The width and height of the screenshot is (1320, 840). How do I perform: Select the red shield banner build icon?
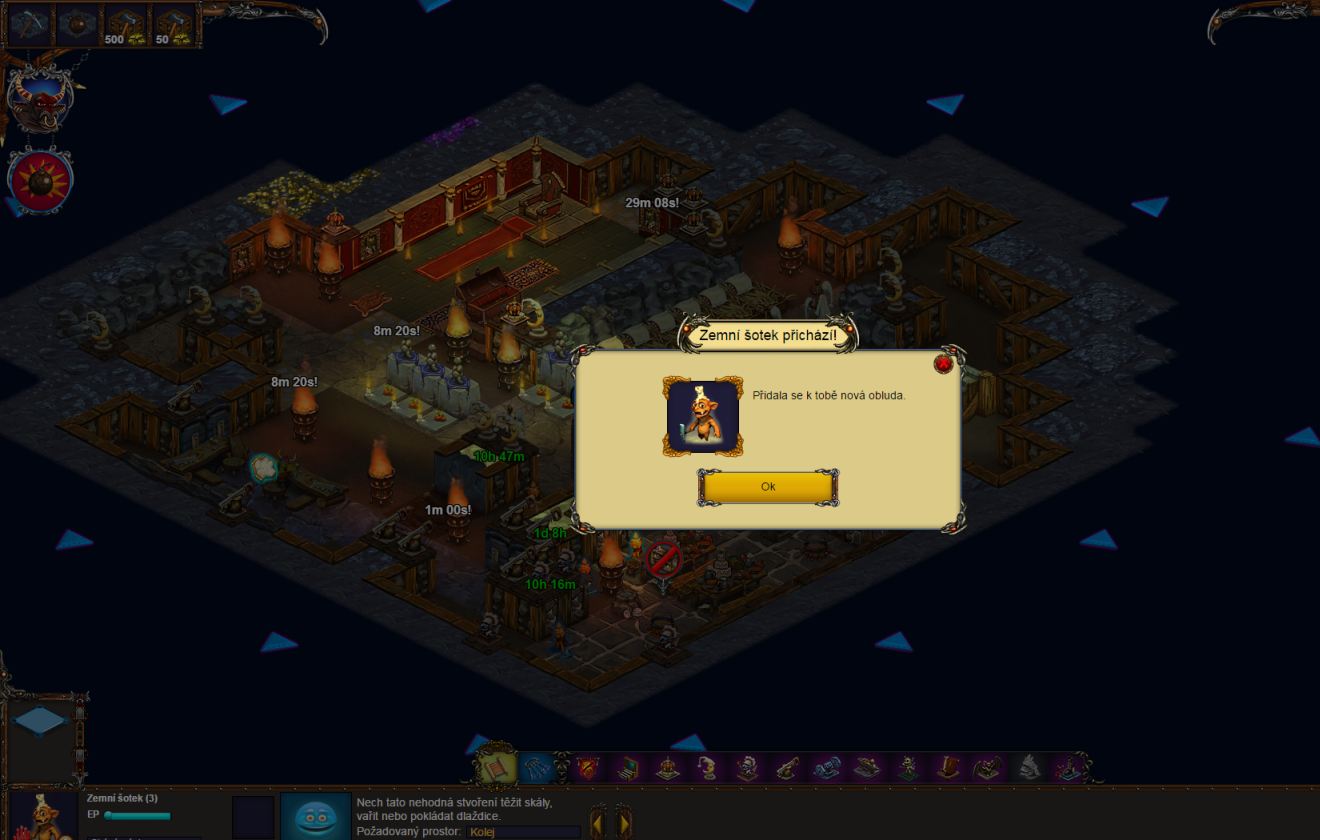point(589,768)
